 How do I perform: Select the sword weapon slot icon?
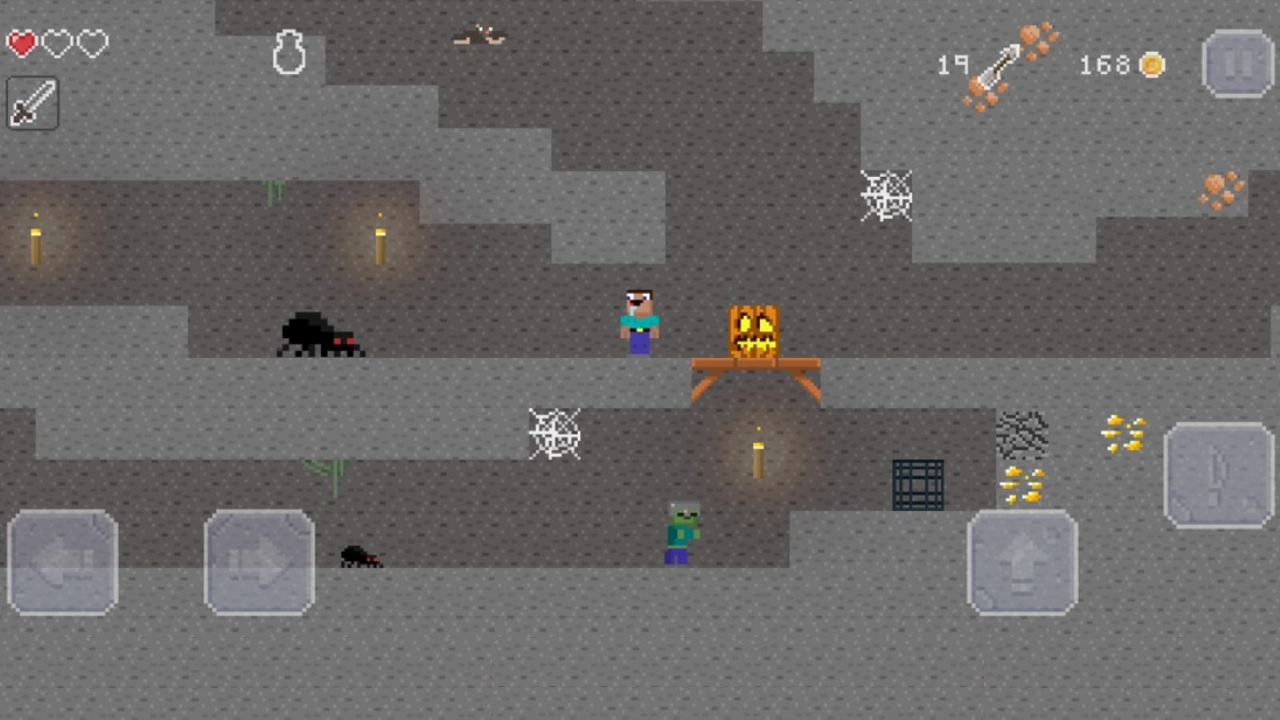point(31,103)
